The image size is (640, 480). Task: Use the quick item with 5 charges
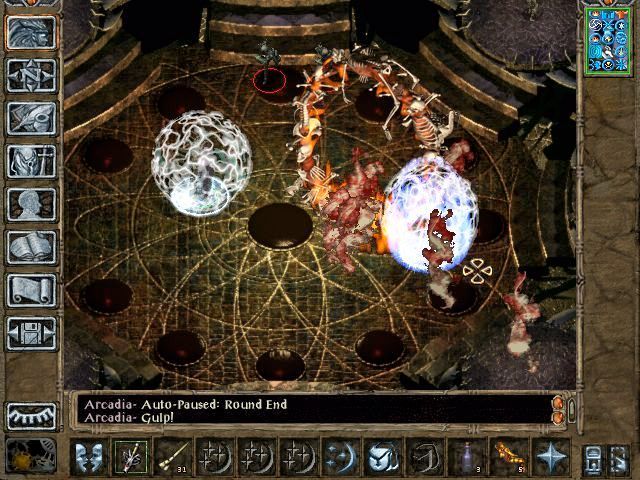click(x=508, y=456)
